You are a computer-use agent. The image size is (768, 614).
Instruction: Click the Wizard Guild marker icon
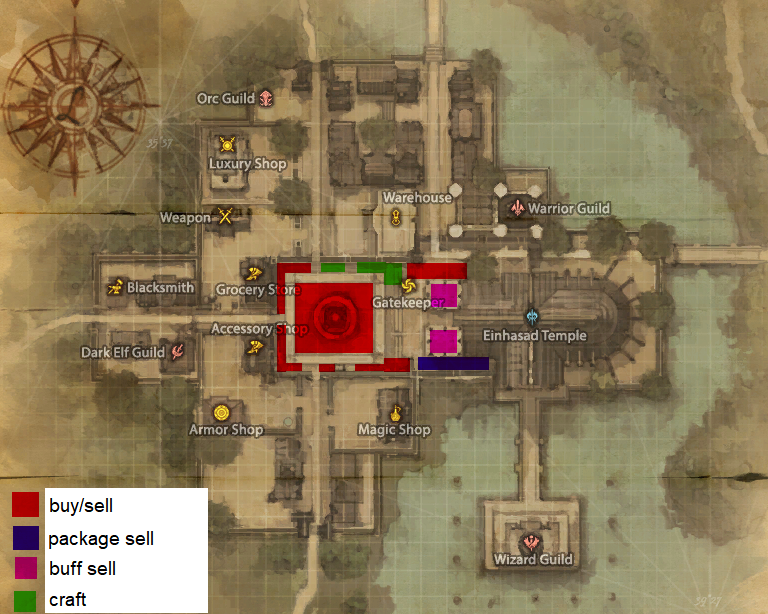[x=532, y=541]
